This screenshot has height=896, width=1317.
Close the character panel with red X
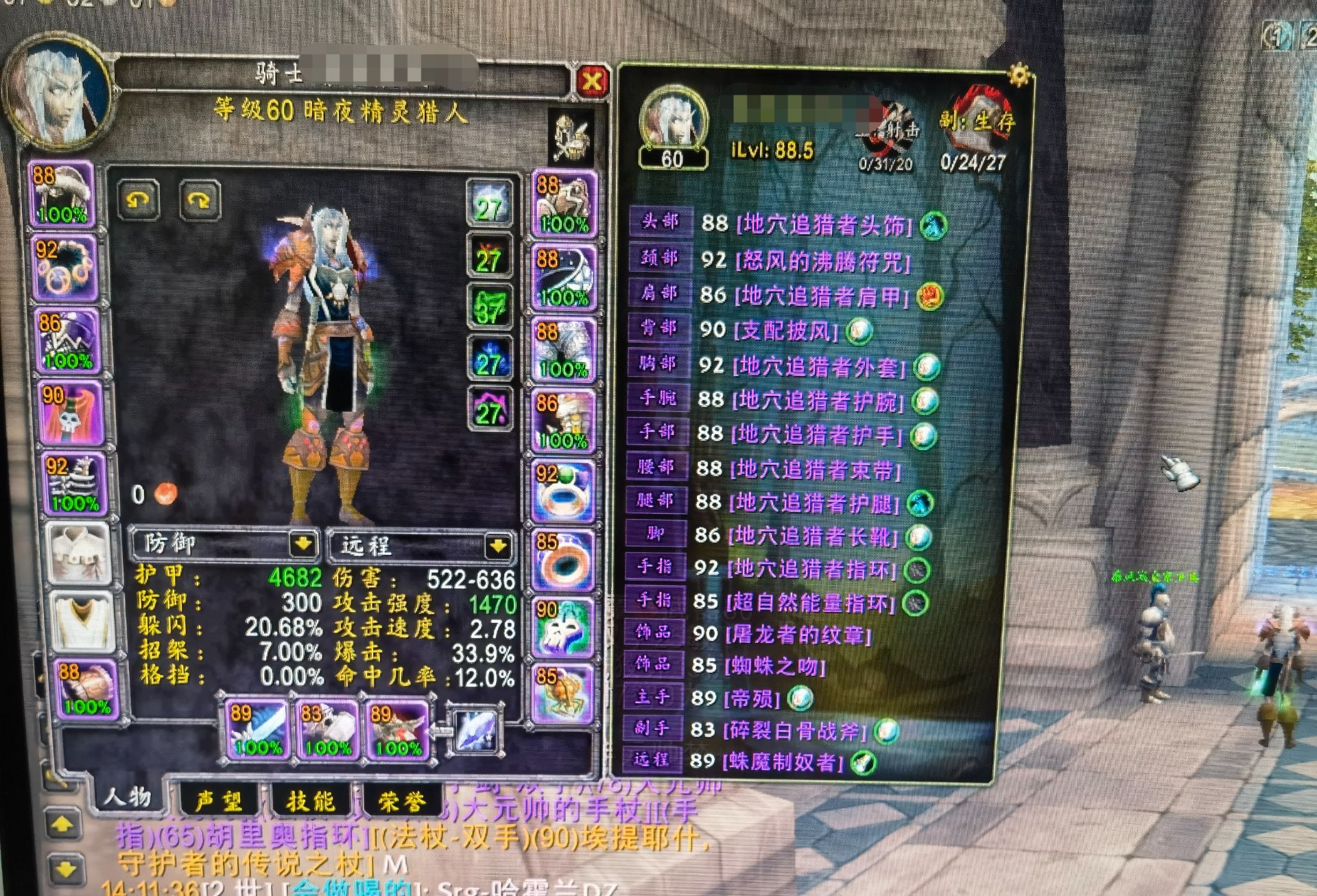[591, 82]
